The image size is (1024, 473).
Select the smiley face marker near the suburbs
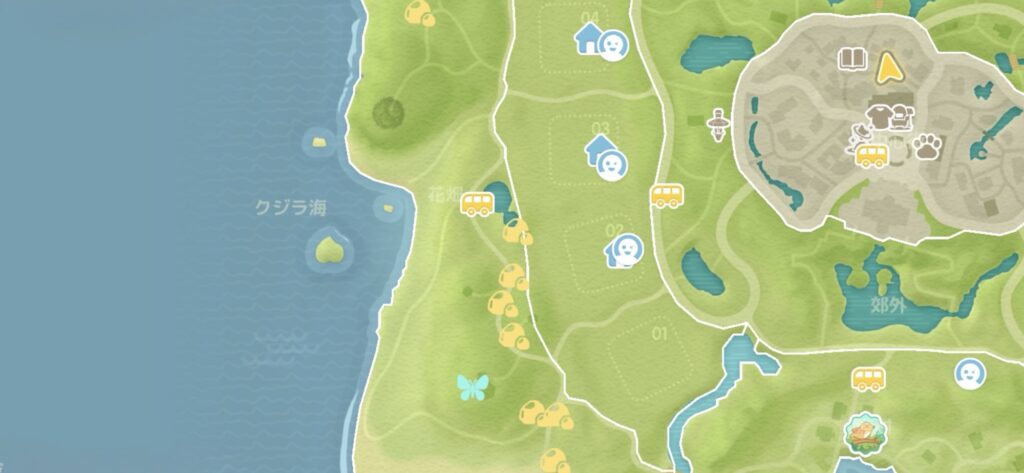point(967,374)
